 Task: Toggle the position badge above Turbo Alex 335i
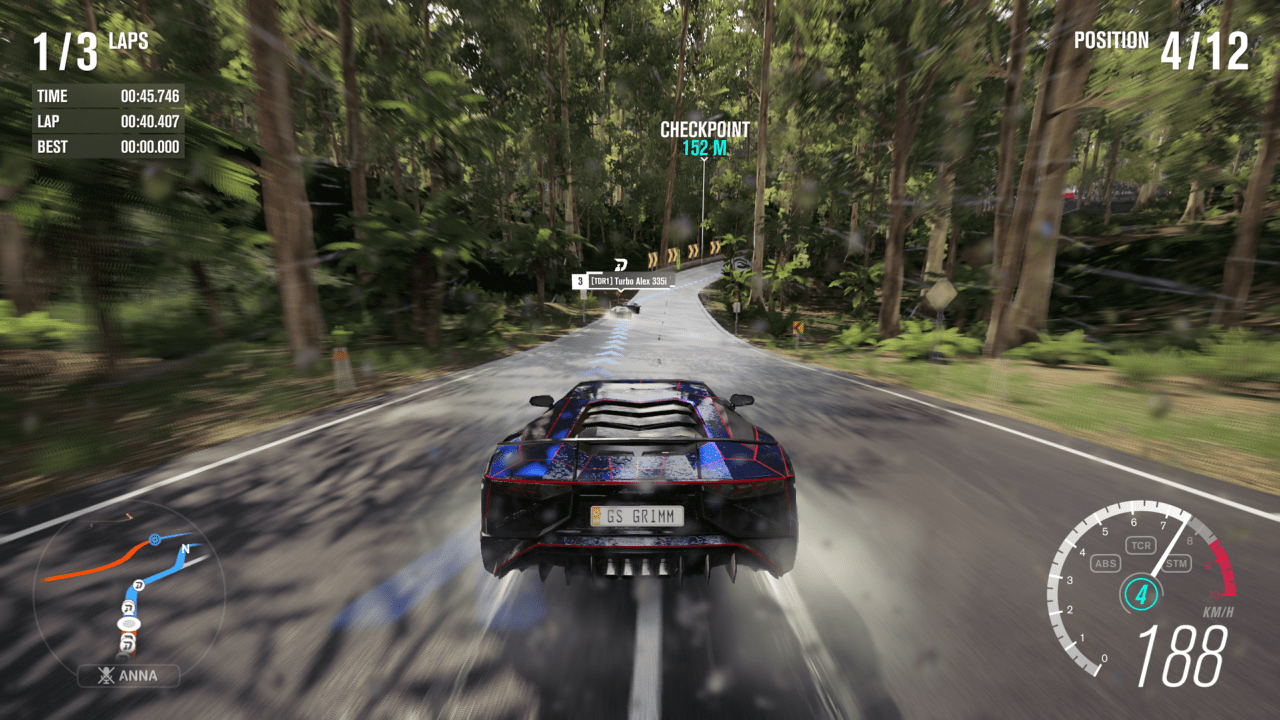(x=578, y=281)
